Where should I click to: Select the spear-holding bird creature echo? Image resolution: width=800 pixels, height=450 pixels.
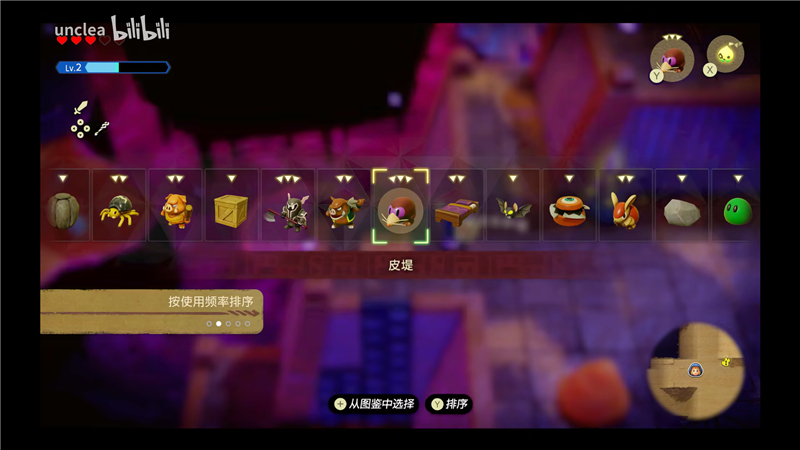point(344,210)
